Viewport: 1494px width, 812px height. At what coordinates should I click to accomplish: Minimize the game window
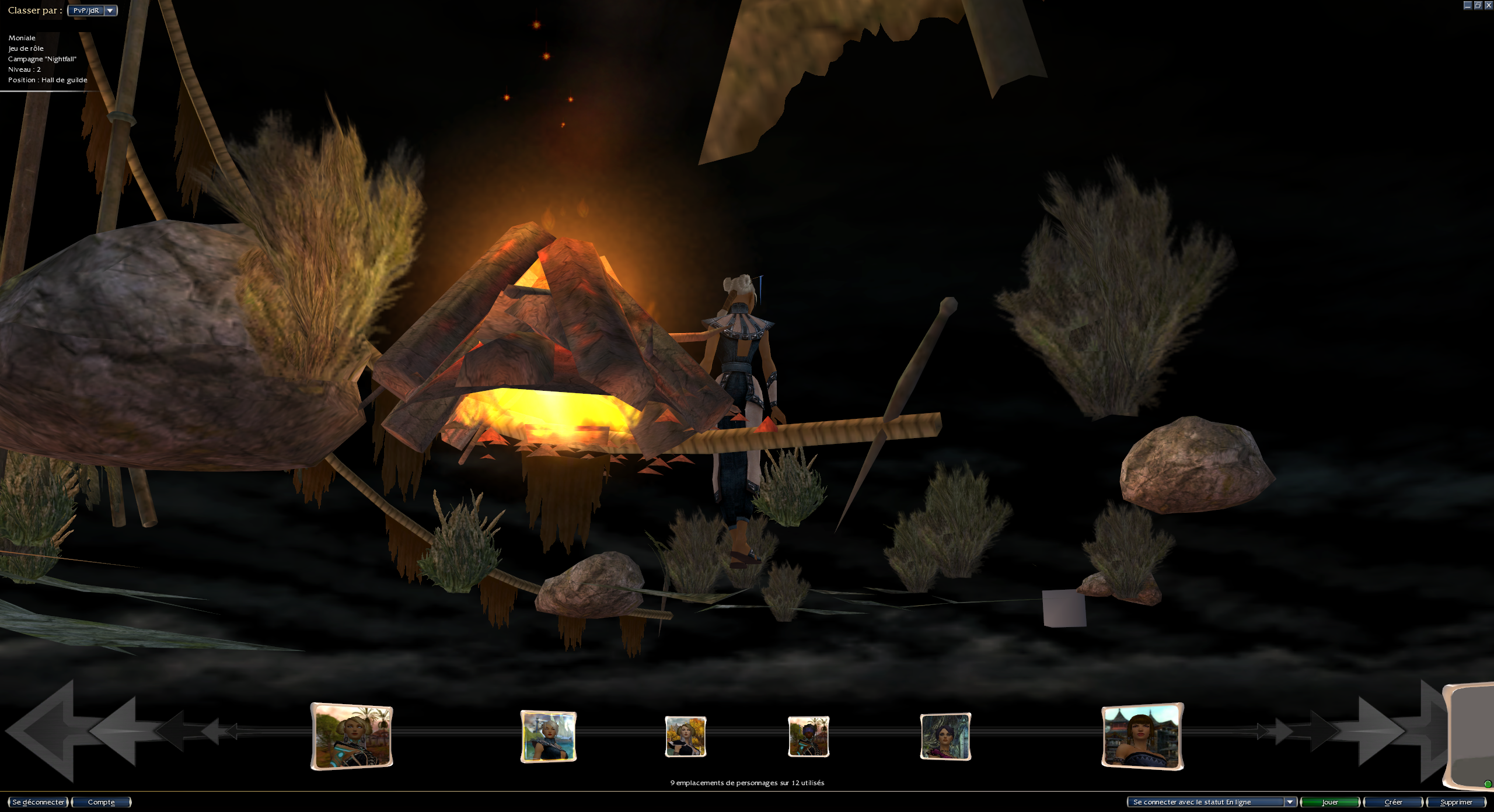[x=1468, y=5]
